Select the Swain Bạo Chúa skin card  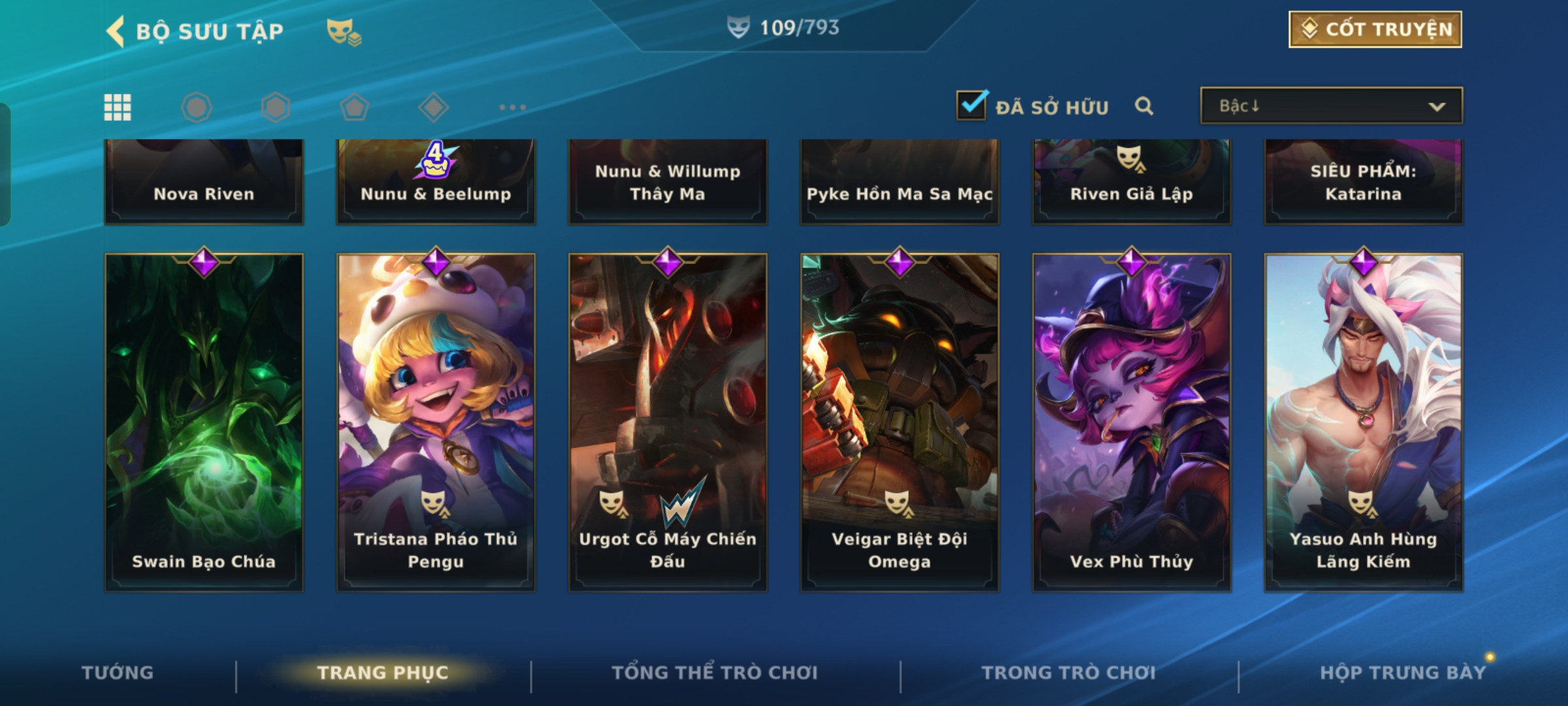click(204, 422)
